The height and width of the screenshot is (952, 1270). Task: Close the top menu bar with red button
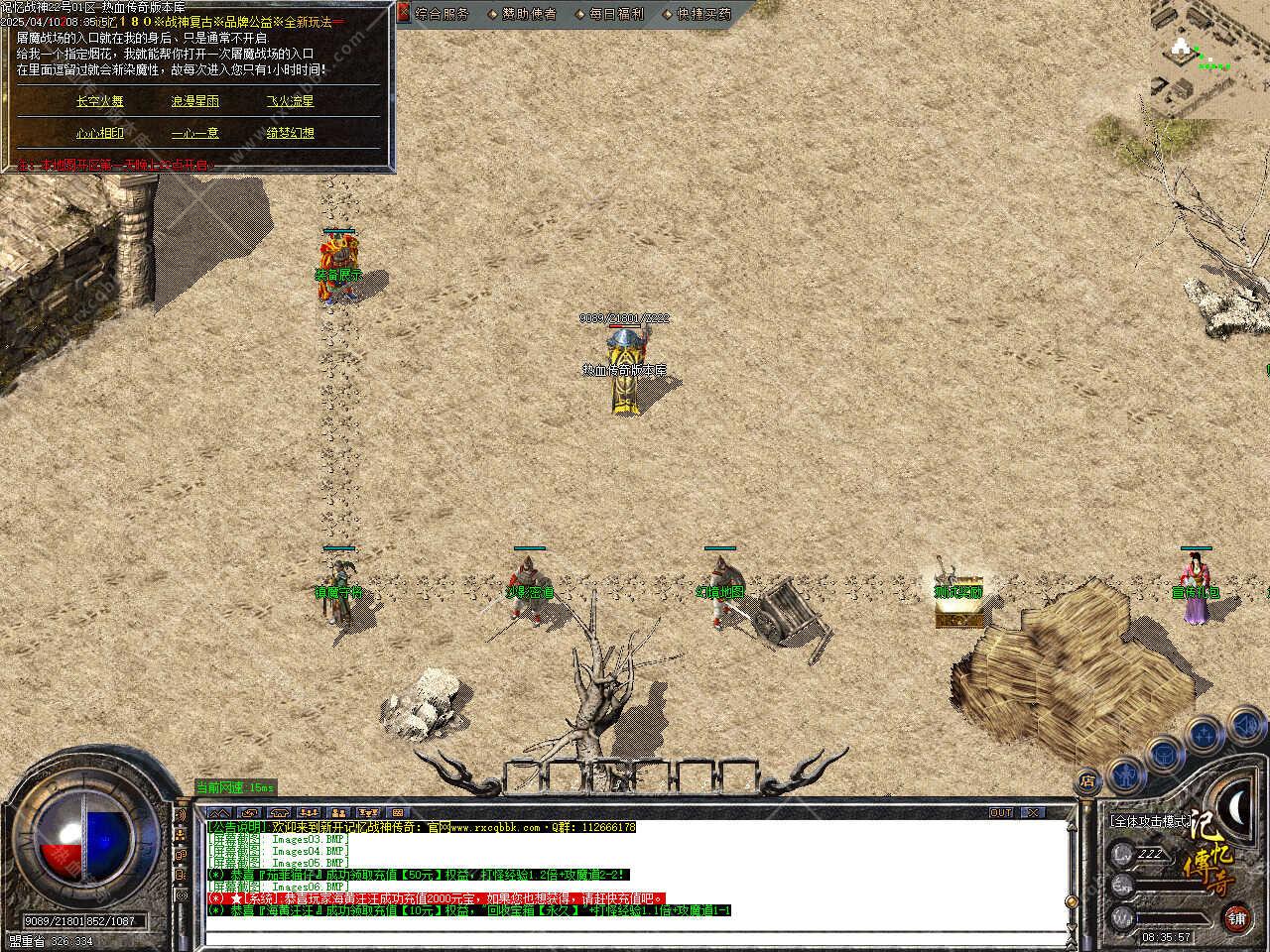[x=404, y=13]
